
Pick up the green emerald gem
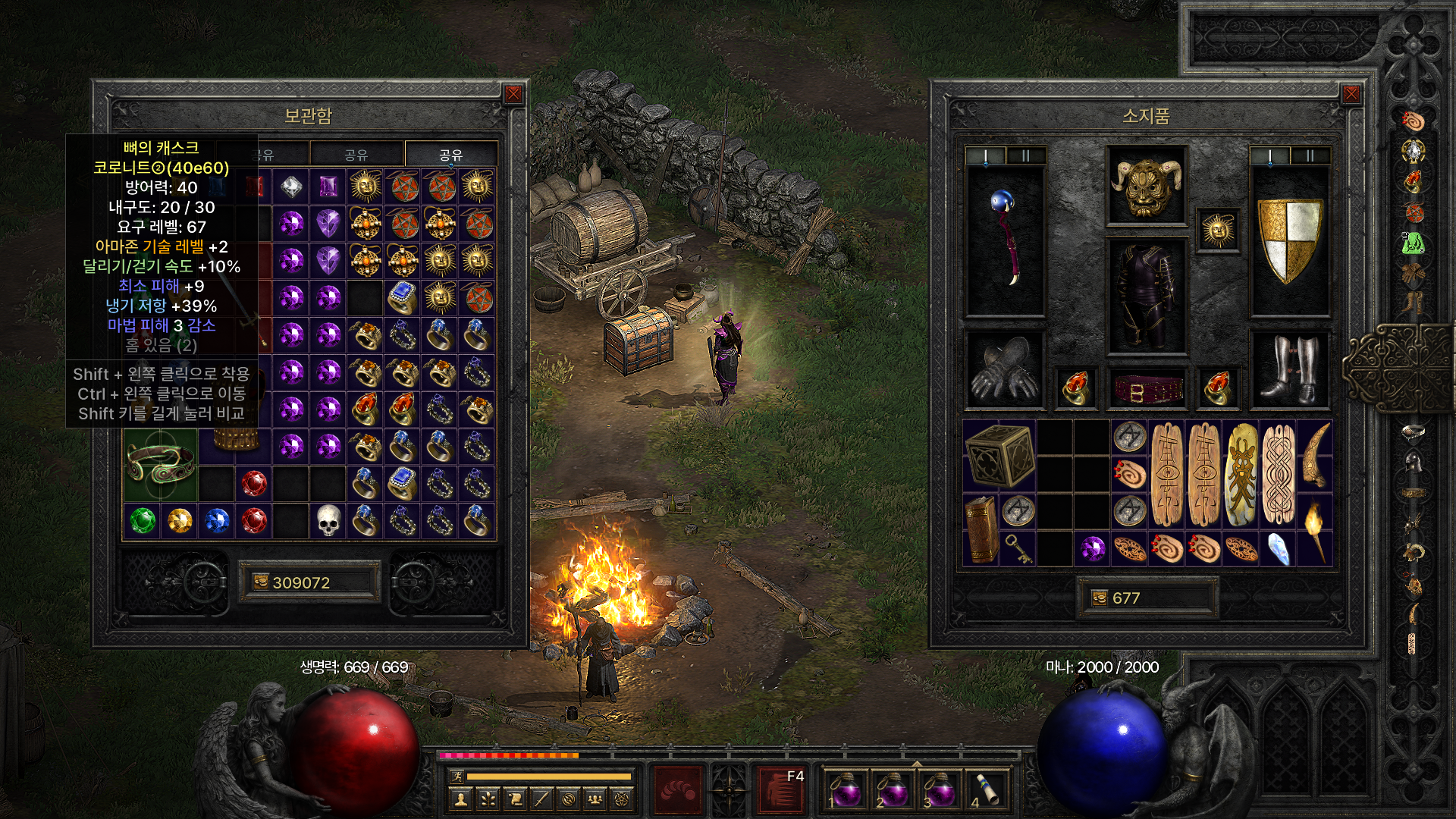[142, 521]
